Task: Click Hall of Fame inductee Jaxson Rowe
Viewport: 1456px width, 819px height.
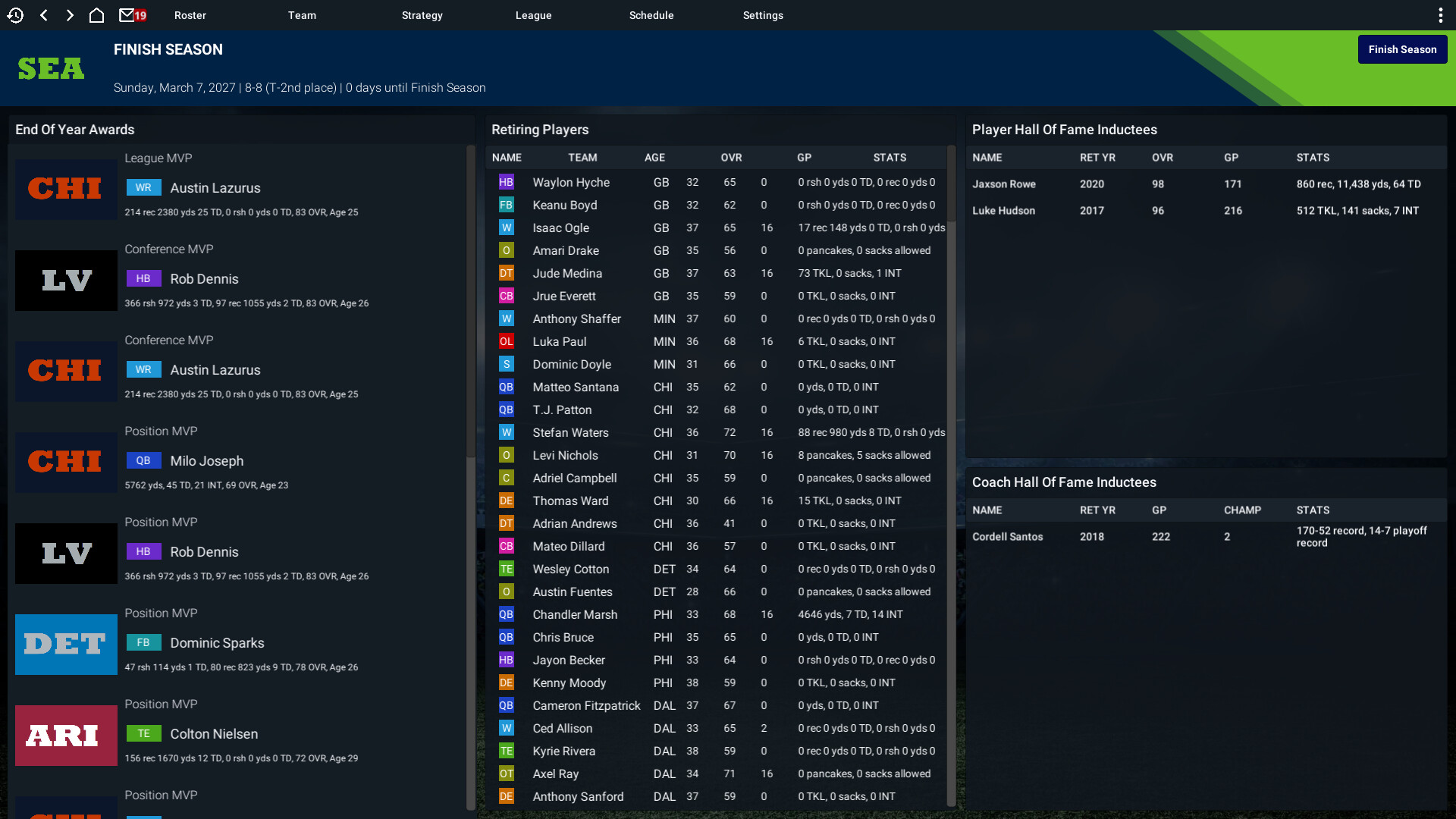Action: 1004,184
